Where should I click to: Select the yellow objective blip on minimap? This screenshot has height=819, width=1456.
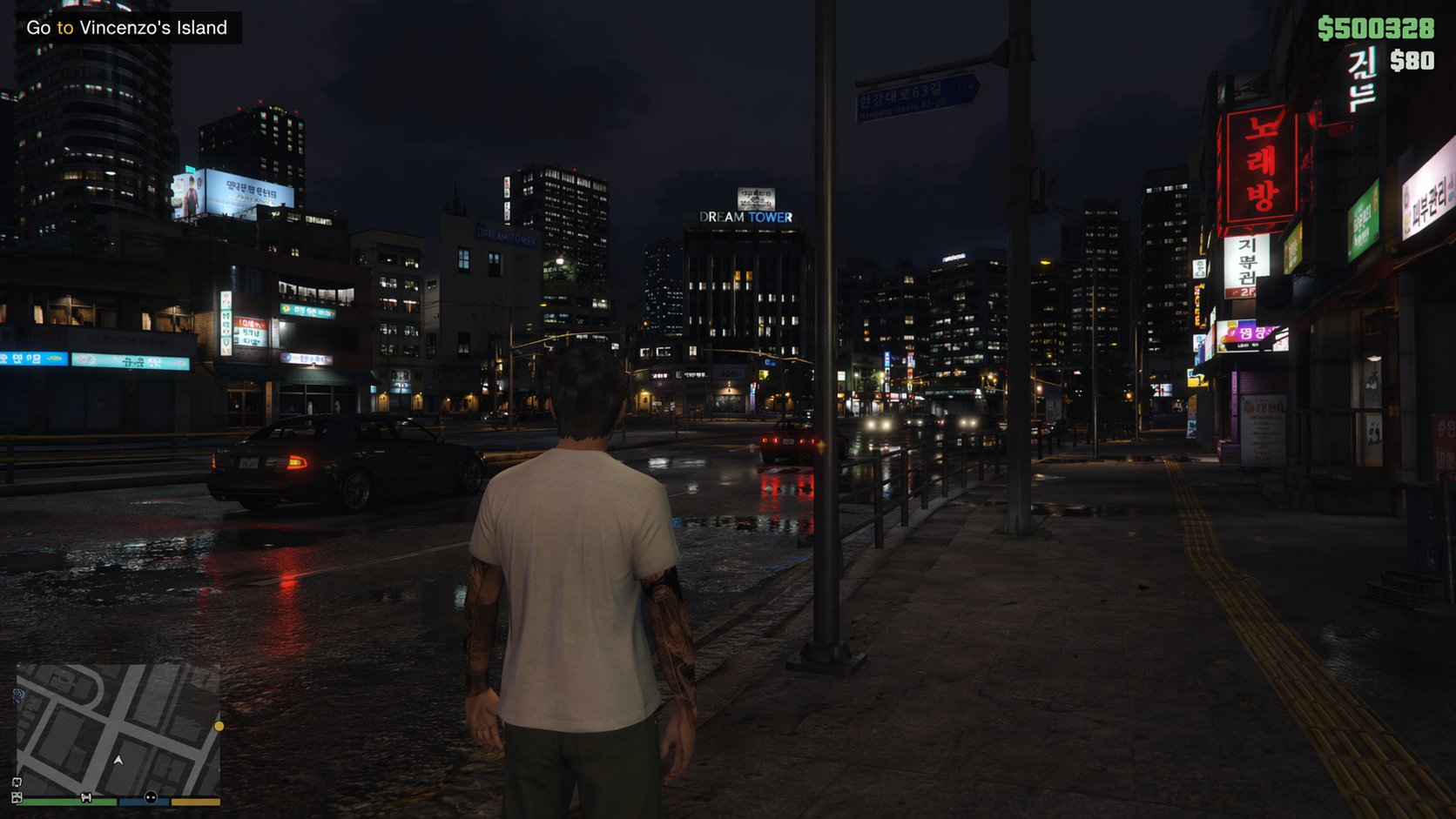(x=219, y=726)
